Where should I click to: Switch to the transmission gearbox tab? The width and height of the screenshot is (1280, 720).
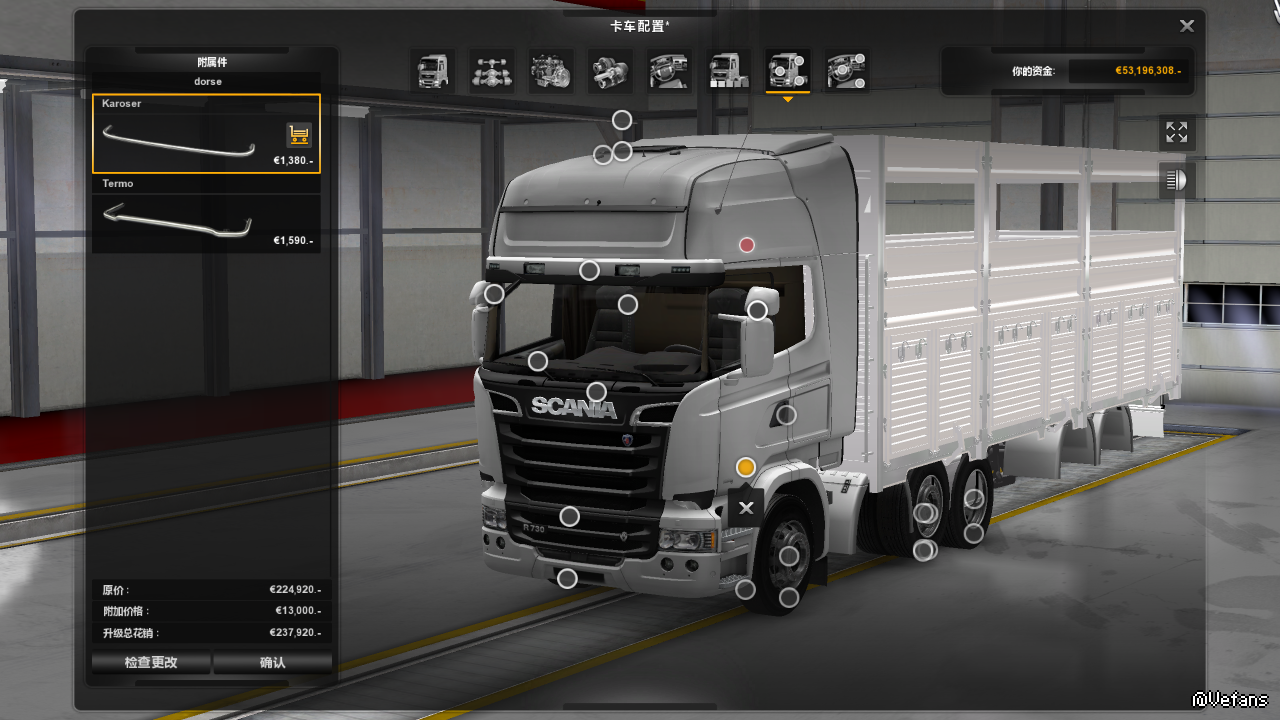[x=610, y=71]
